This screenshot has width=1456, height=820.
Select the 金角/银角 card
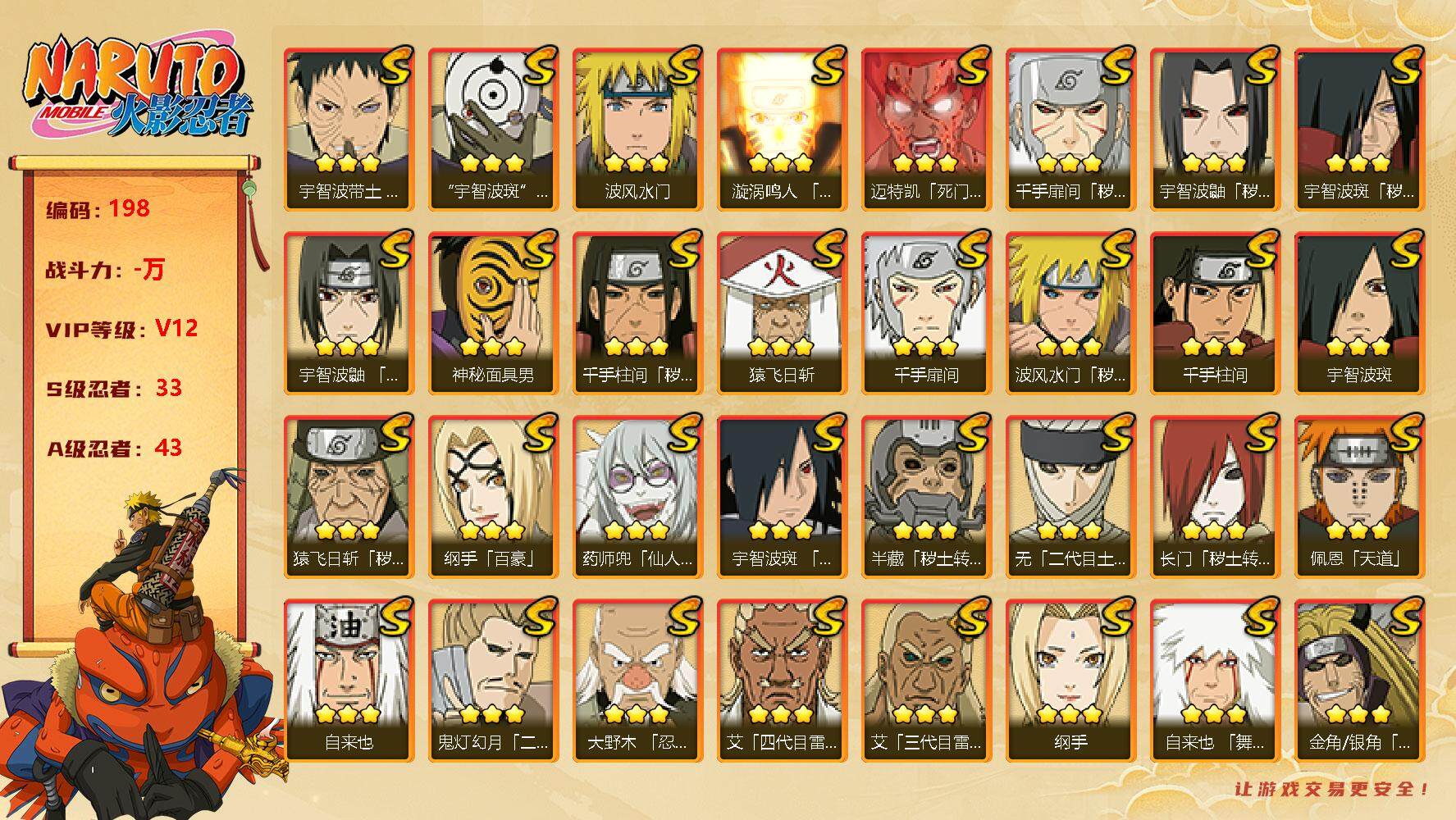pos(1359,679)
